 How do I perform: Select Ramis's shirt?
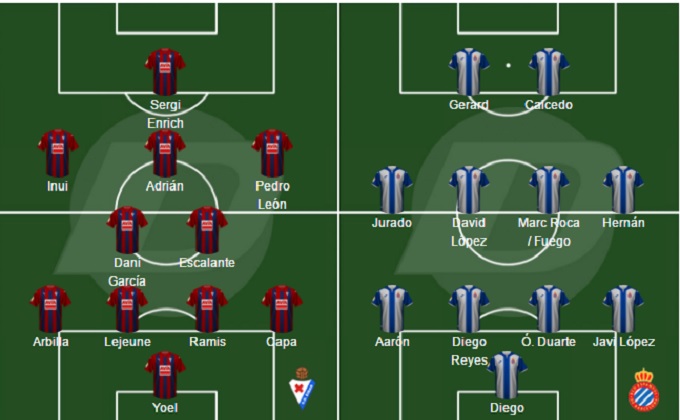coord(207,308)
